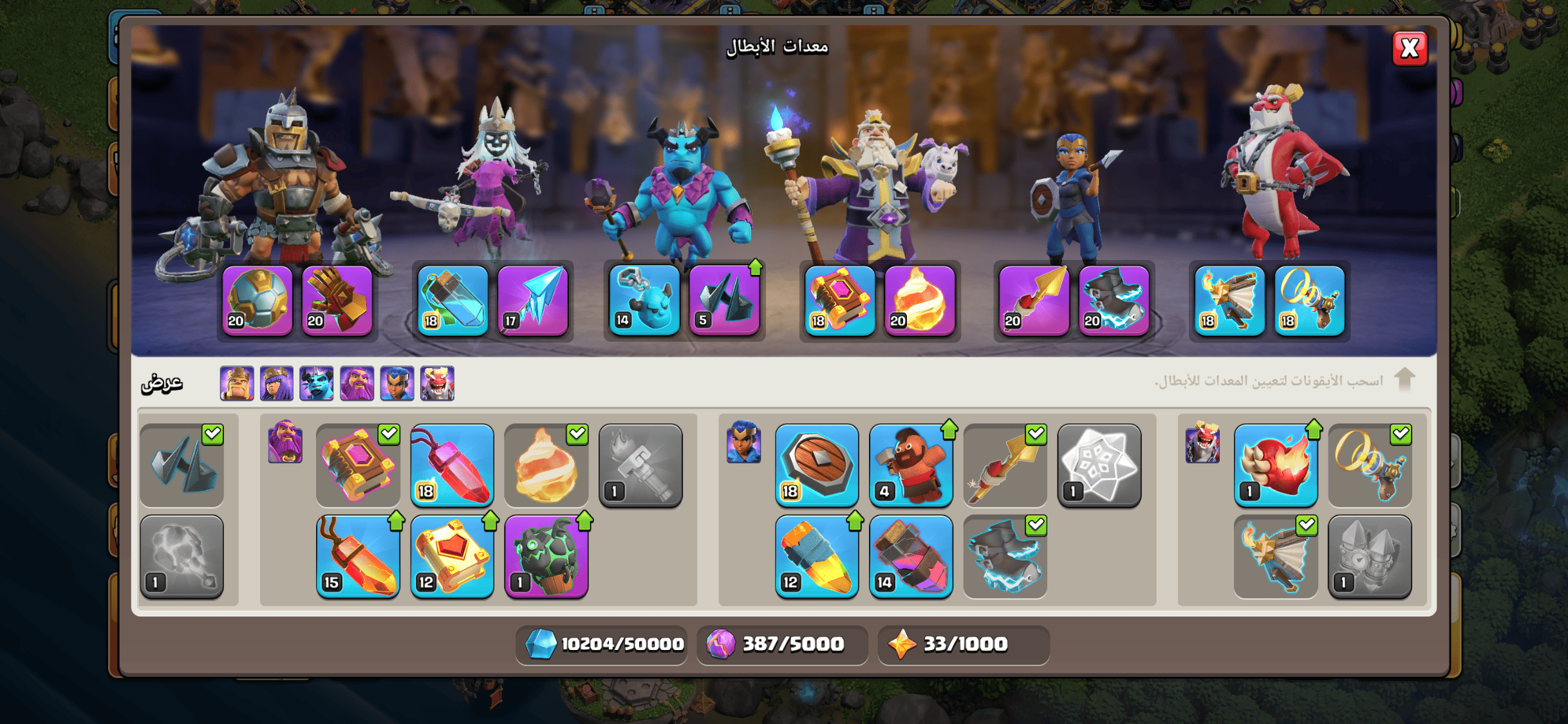Pick the red Healing Tome level 12
This screenshot has width=1568, height=724.
coord(452,556)
